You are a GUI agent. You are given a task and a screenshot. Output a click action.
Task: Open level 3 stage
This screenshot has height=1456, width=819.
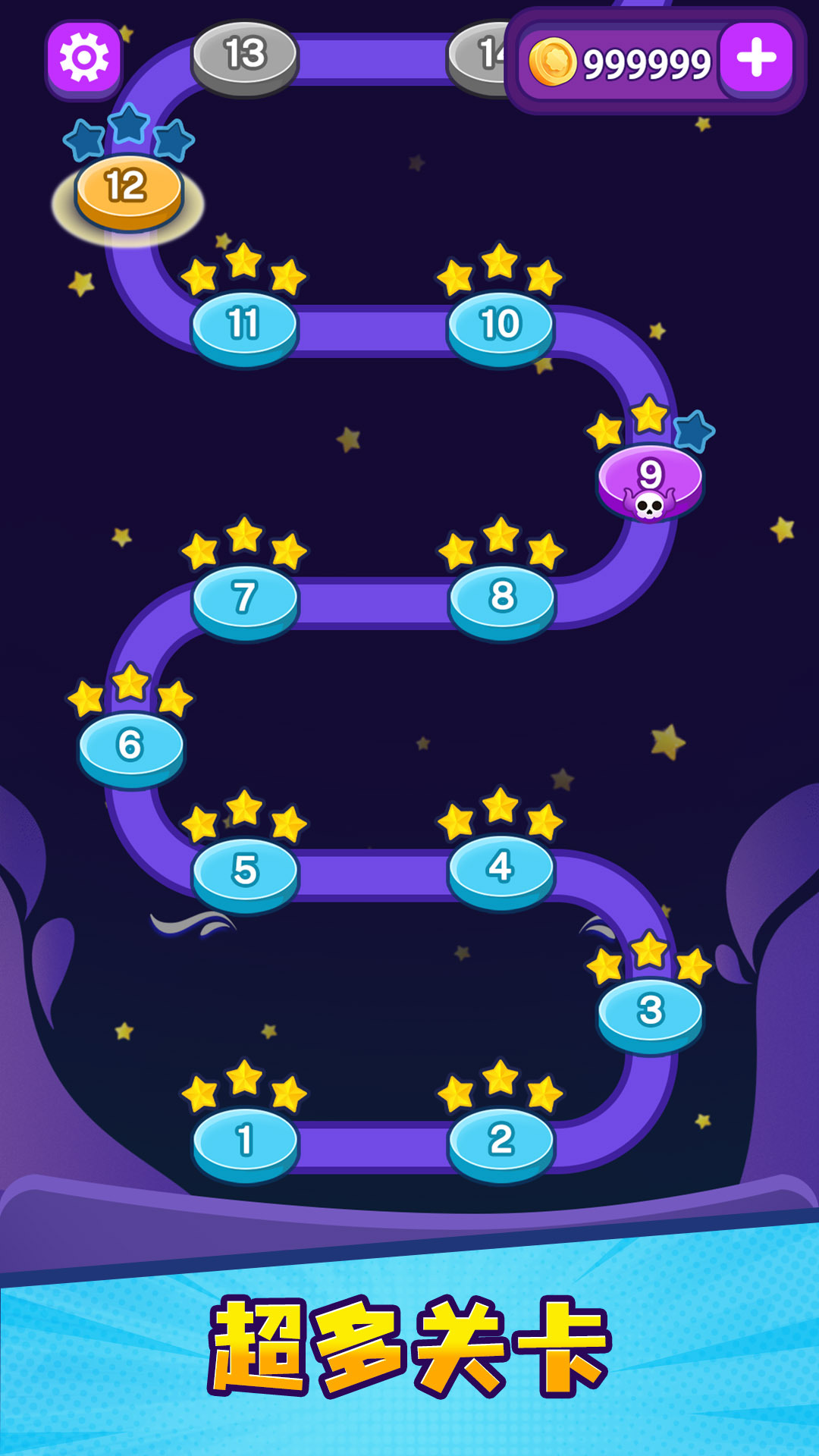point(651,1012)
